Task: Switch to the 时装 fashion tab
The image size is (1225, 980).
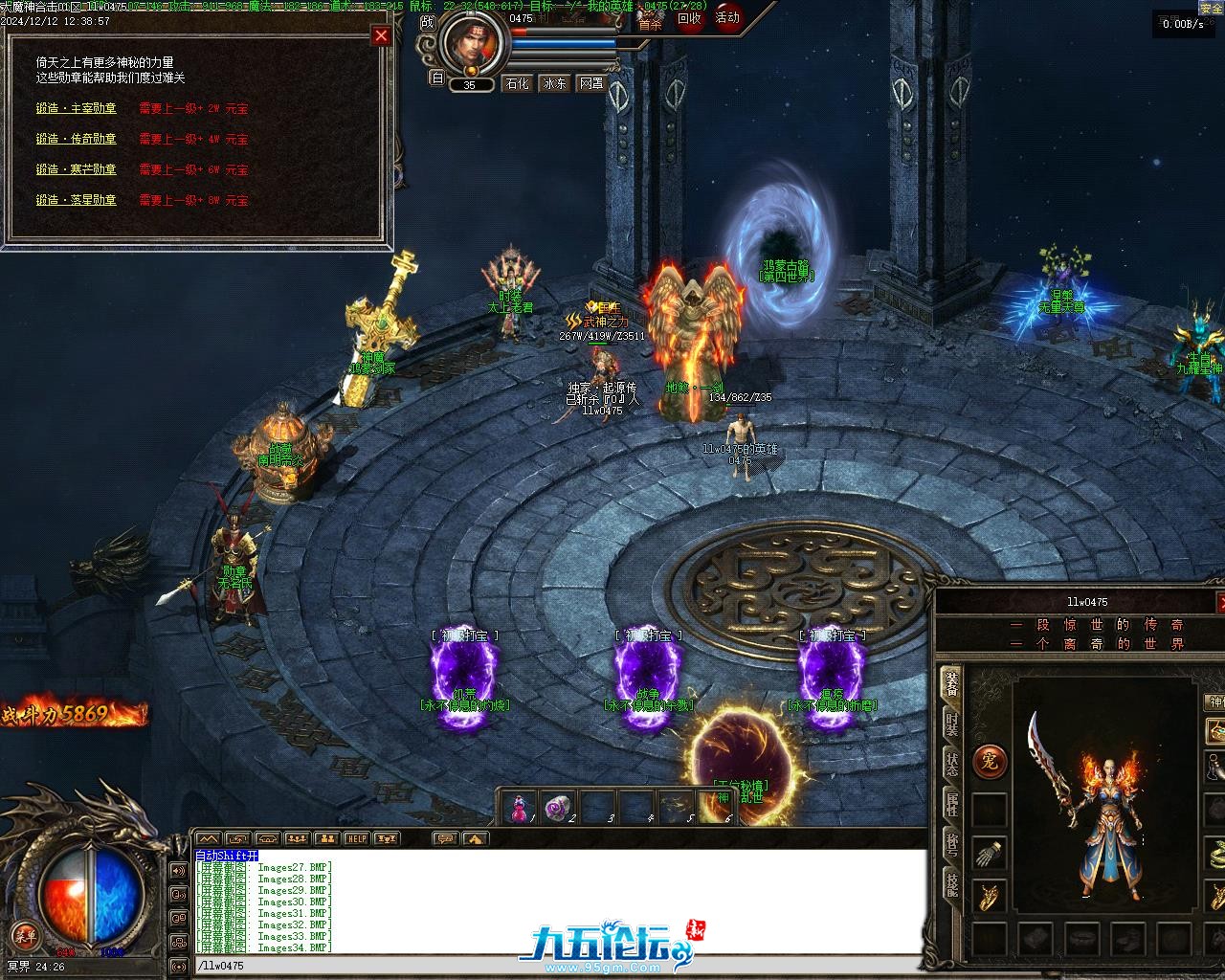Action: pos(951,724)
